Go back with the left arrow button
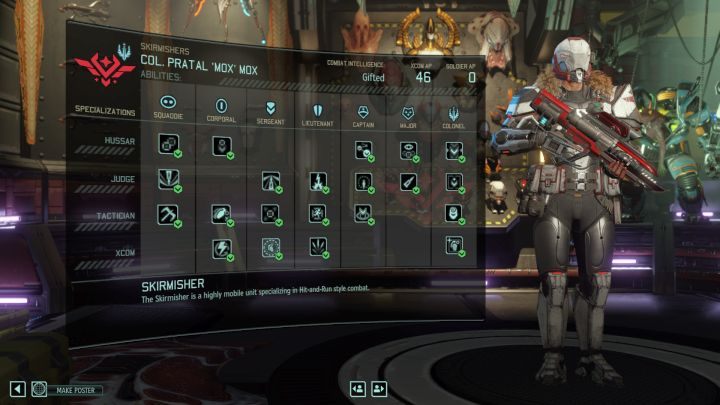This screenshot has width=720, height=405. [17, 389]
